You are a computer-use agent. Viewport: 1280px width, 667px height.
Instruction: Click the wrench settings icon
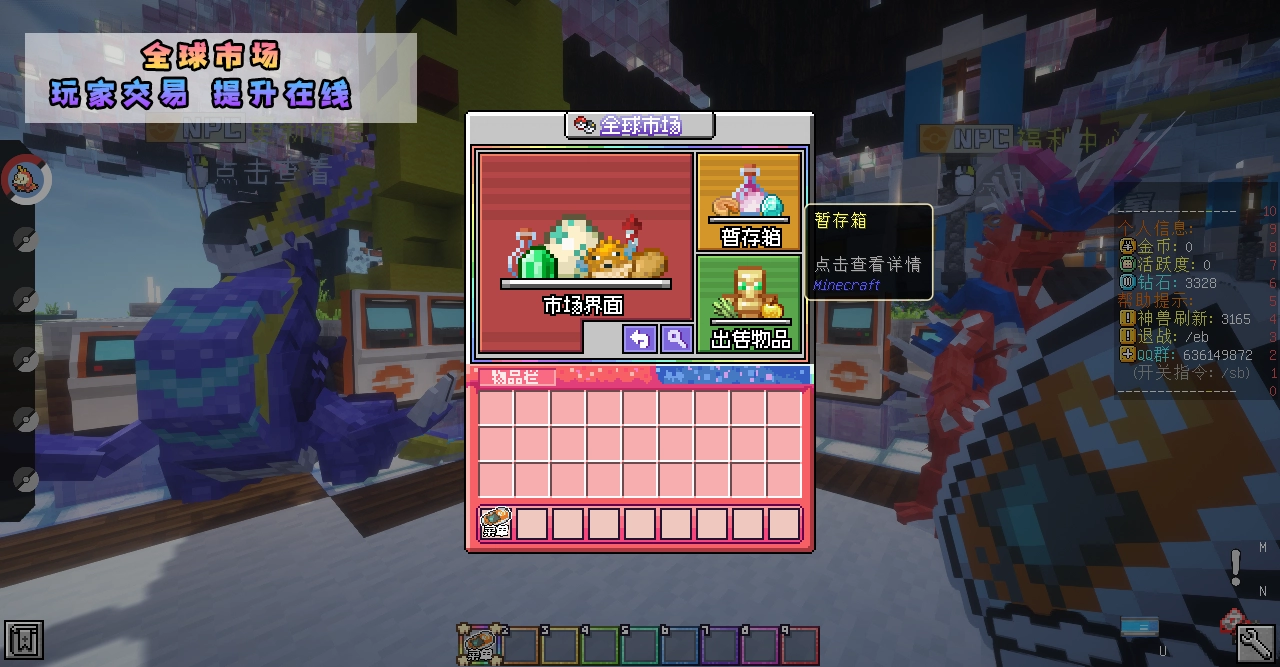tap(1254, 642)
